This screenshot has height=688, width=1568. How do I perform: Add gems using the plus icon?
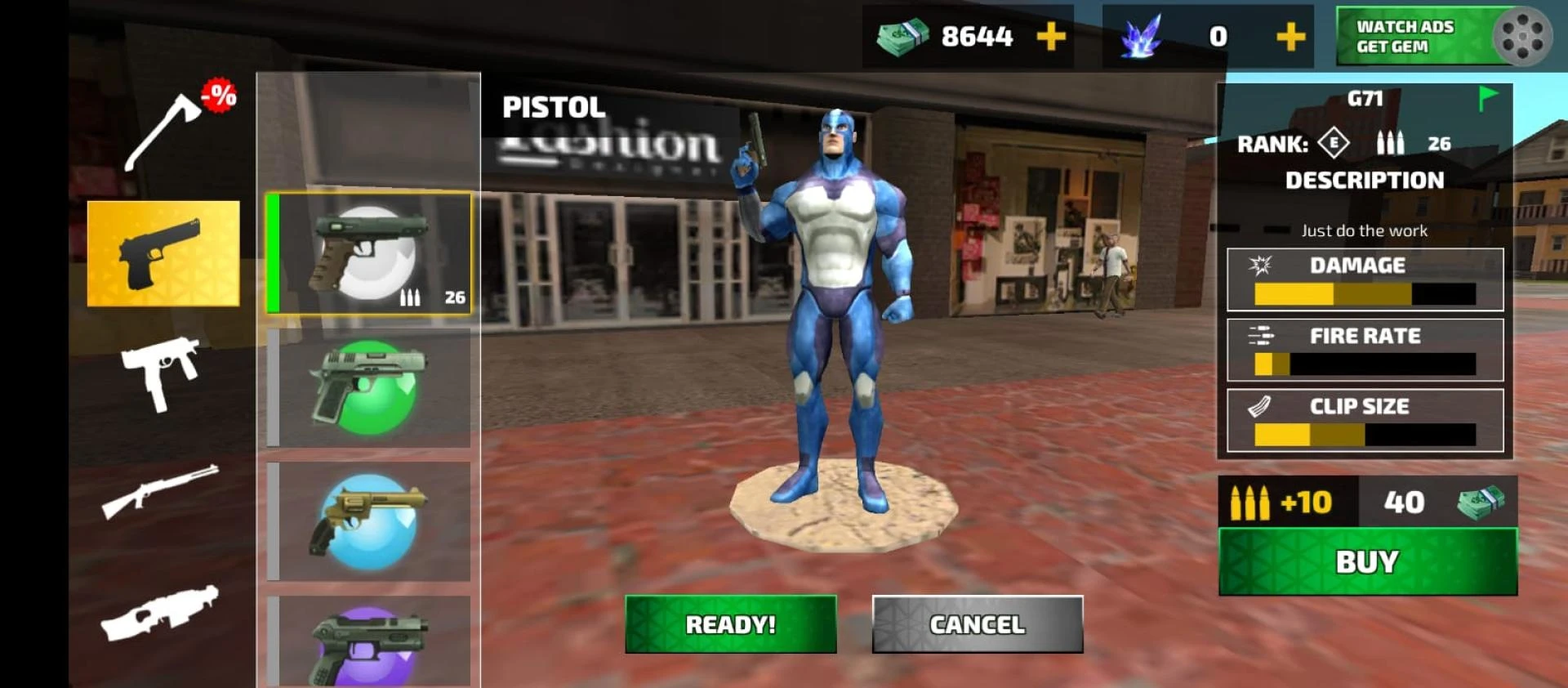click(x=1290, y=37)
